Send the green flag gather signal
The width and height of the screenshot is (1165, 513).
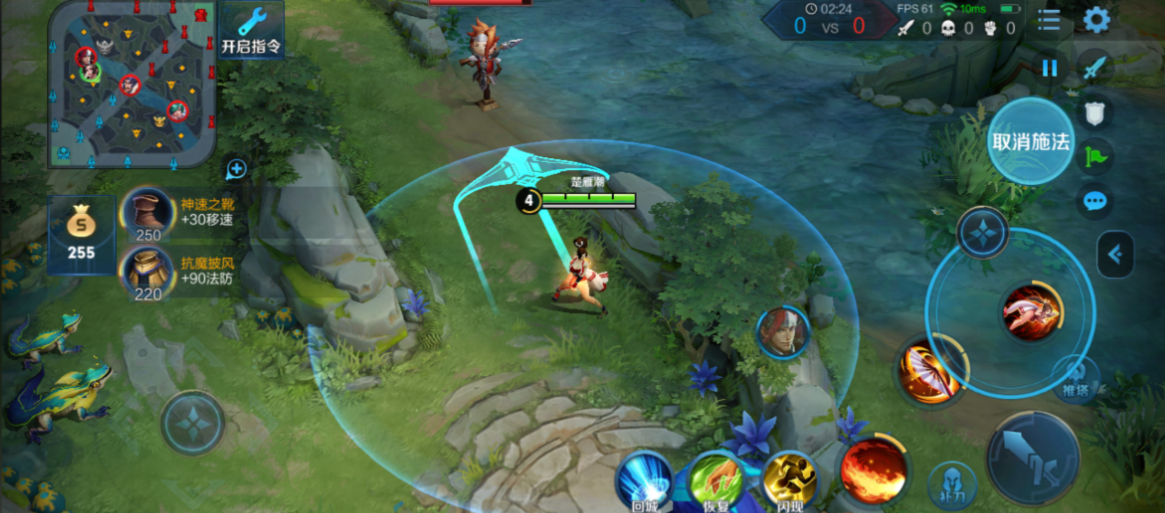point(1096,156)
